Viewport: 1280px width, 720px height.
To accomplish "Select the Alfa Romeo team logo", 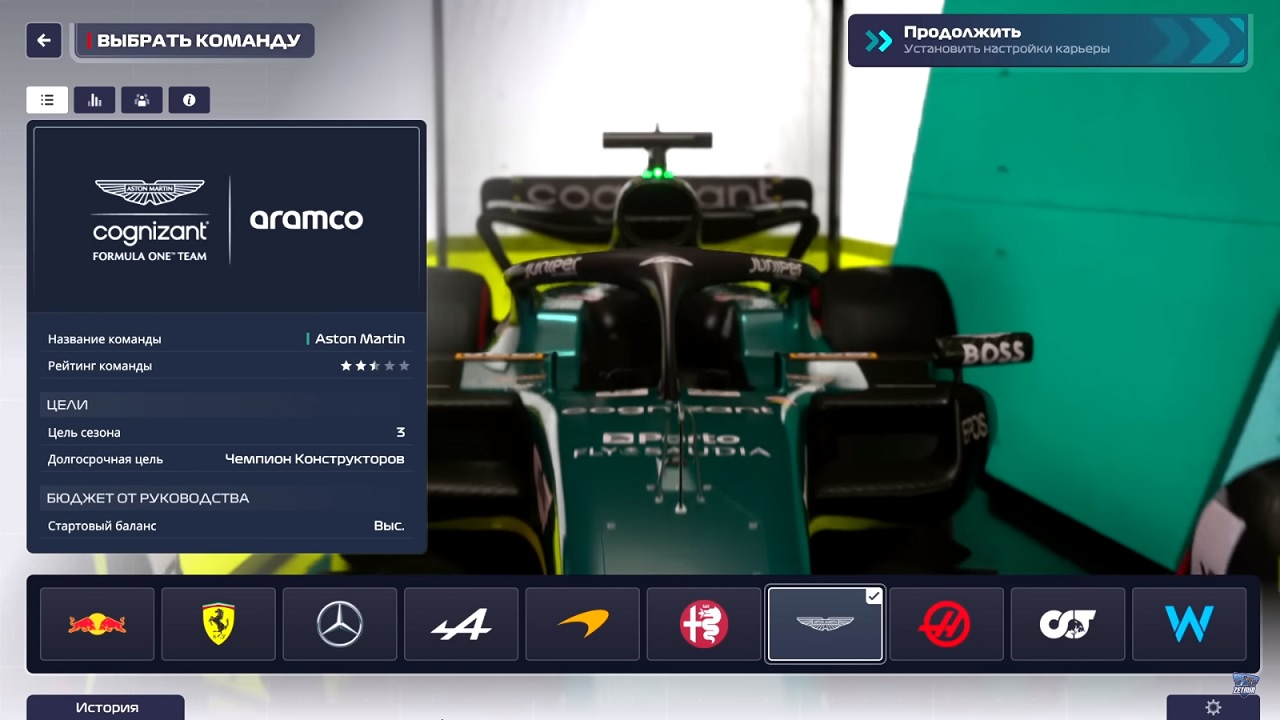I will pyautogui.click(x=703, y=623).
